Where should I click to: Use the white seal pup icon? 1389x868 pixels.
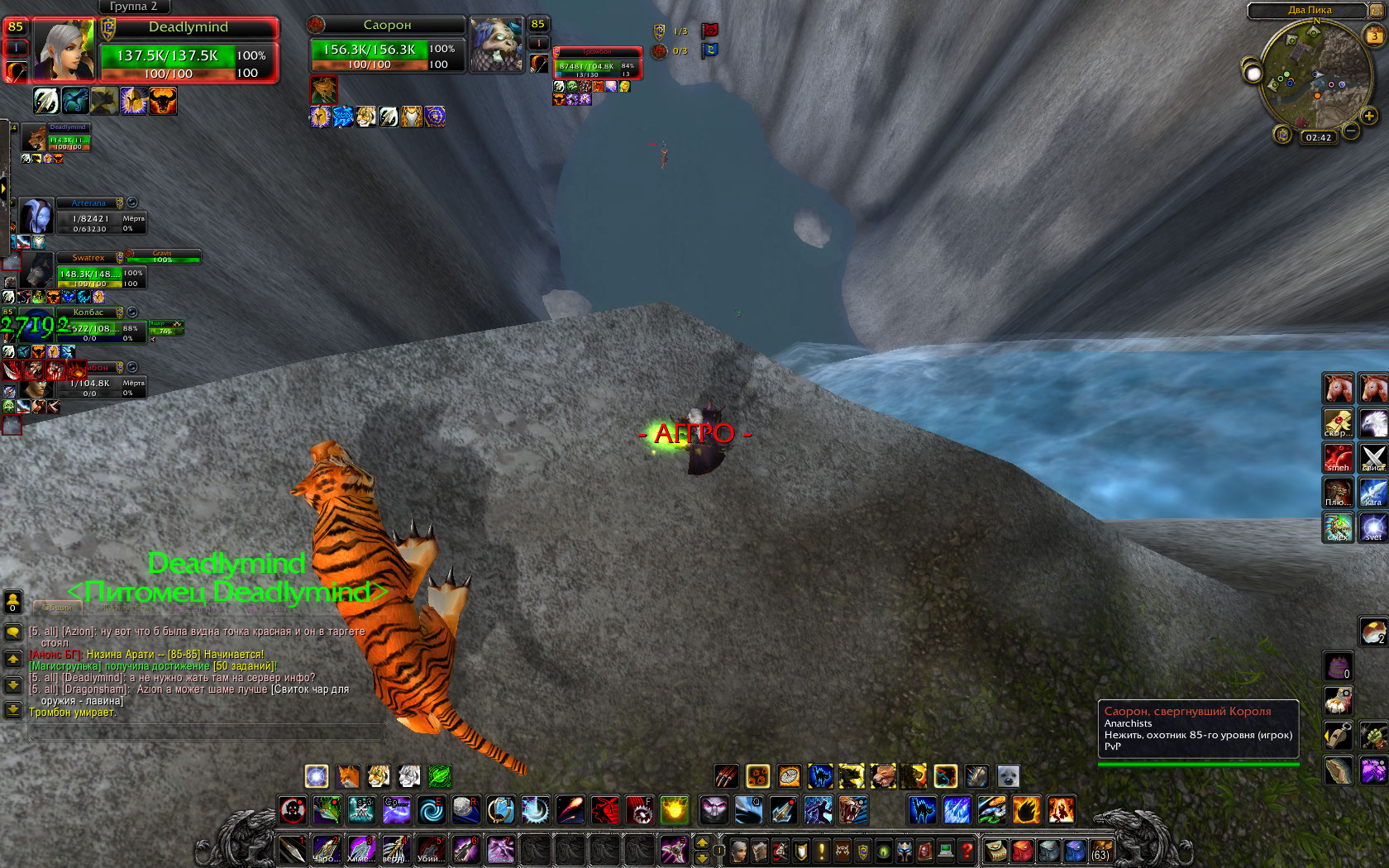tap(1008, 776)
